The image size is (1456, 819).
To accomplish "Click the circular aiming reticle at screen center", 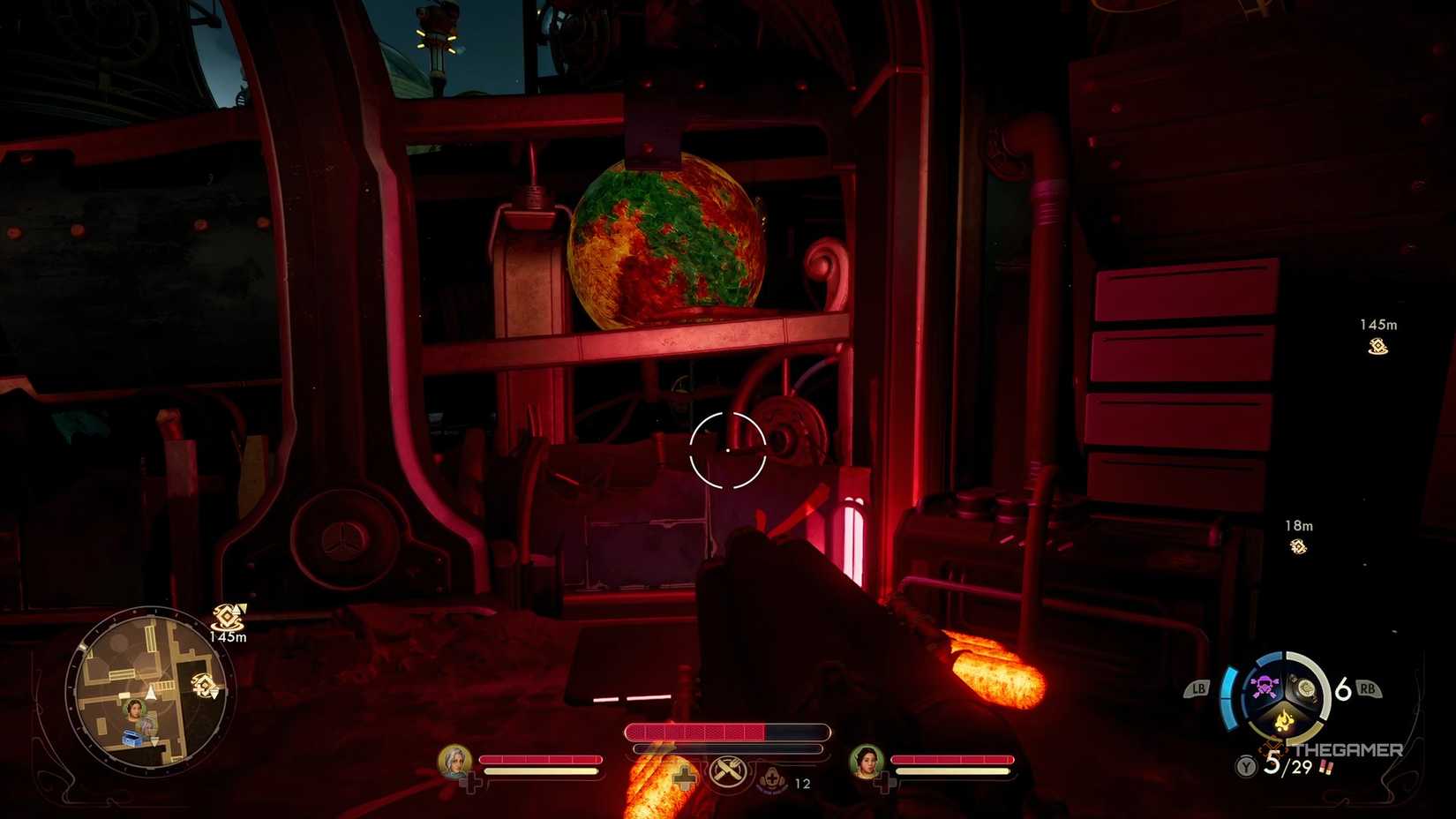I will tap(726, 448).
